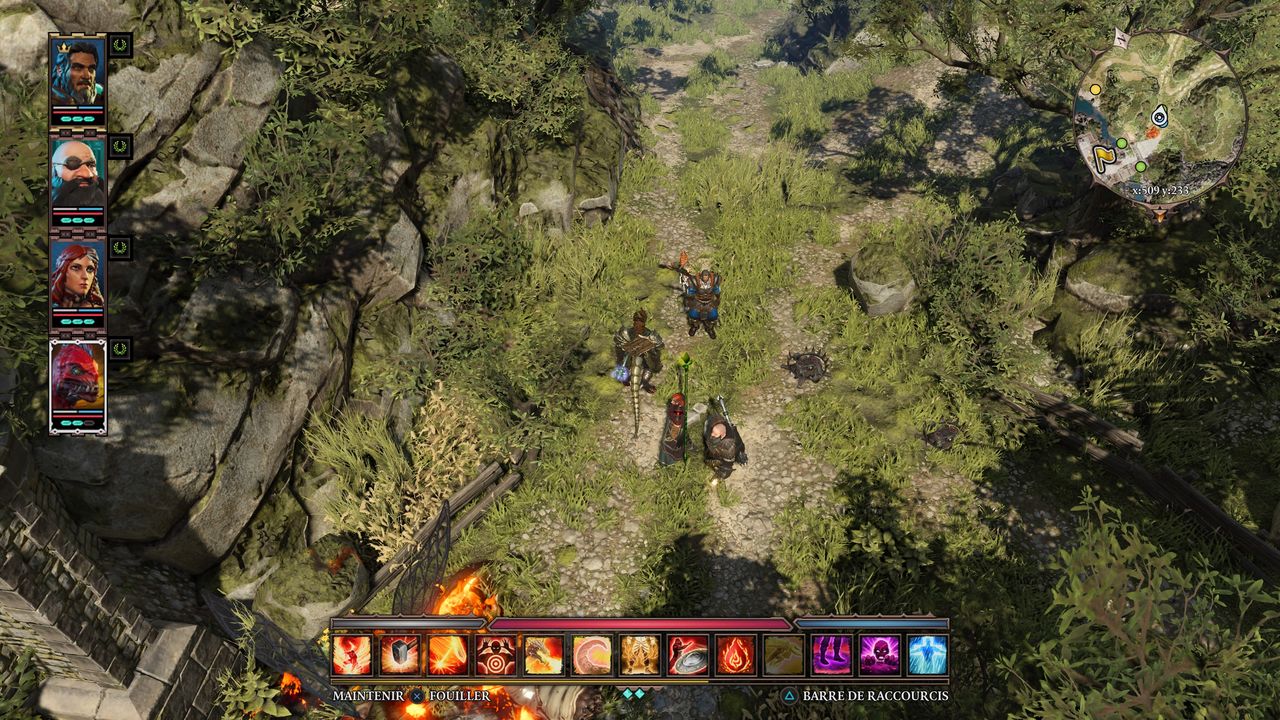Select the yellow dot marker on the minimap
1280x720 pixels.
coord(1095,90)
